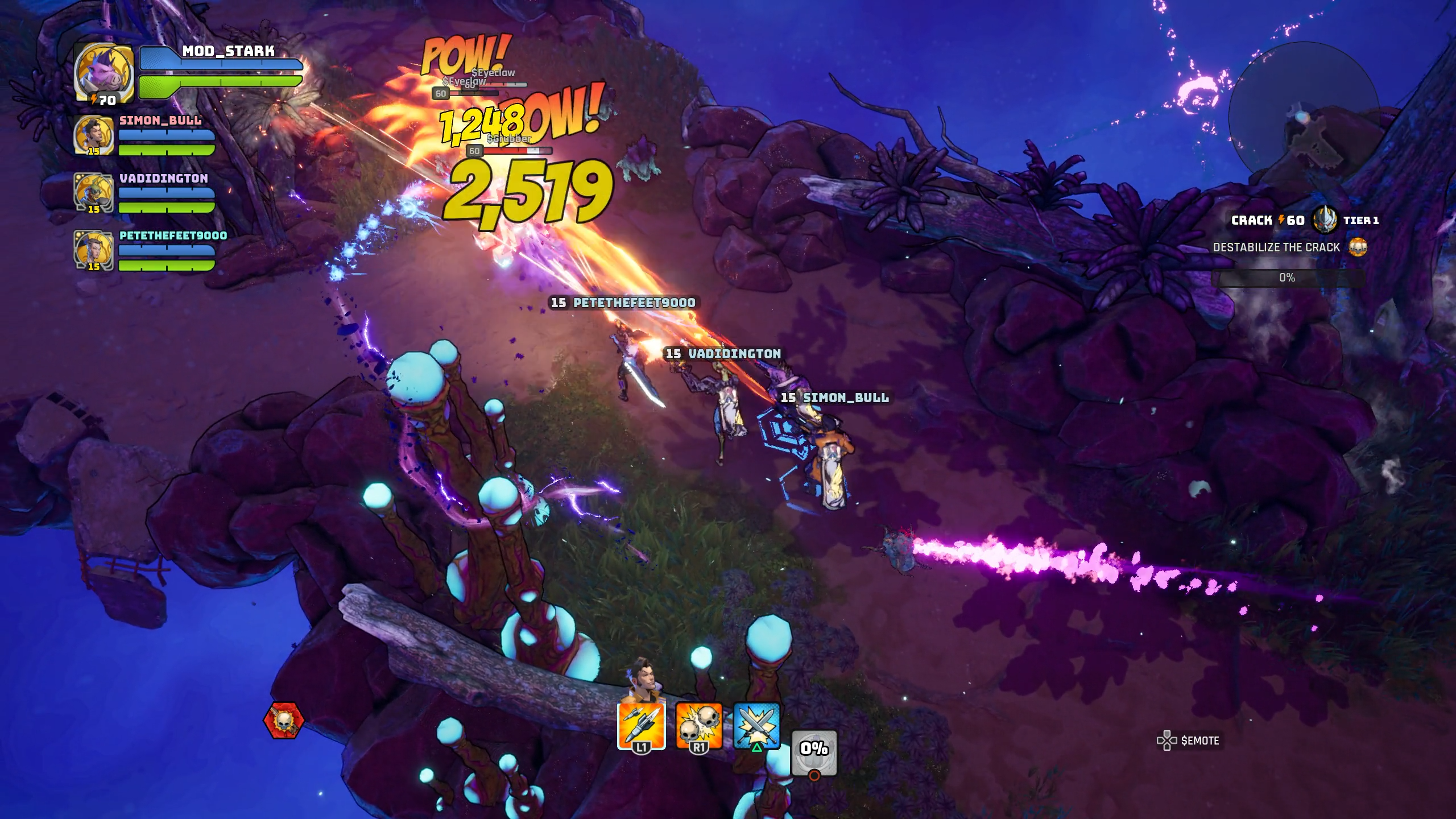The height and width of the screenshot is (819, 1456).
Task: Click the Crack Tier 1 emblem
Action: [x=1325, y=220]
